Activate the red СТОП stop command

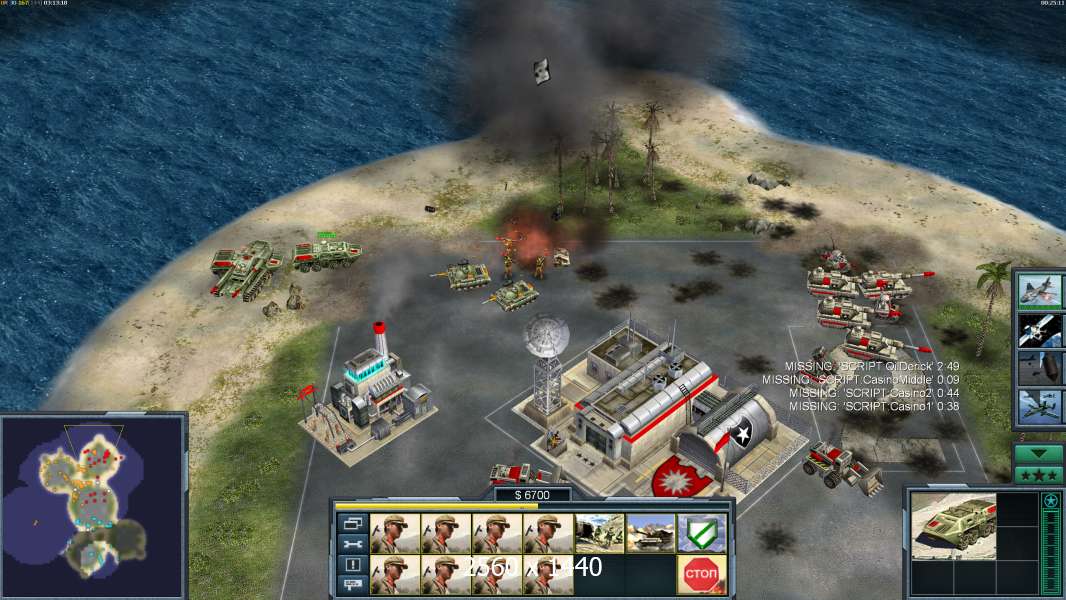[701, 574]
